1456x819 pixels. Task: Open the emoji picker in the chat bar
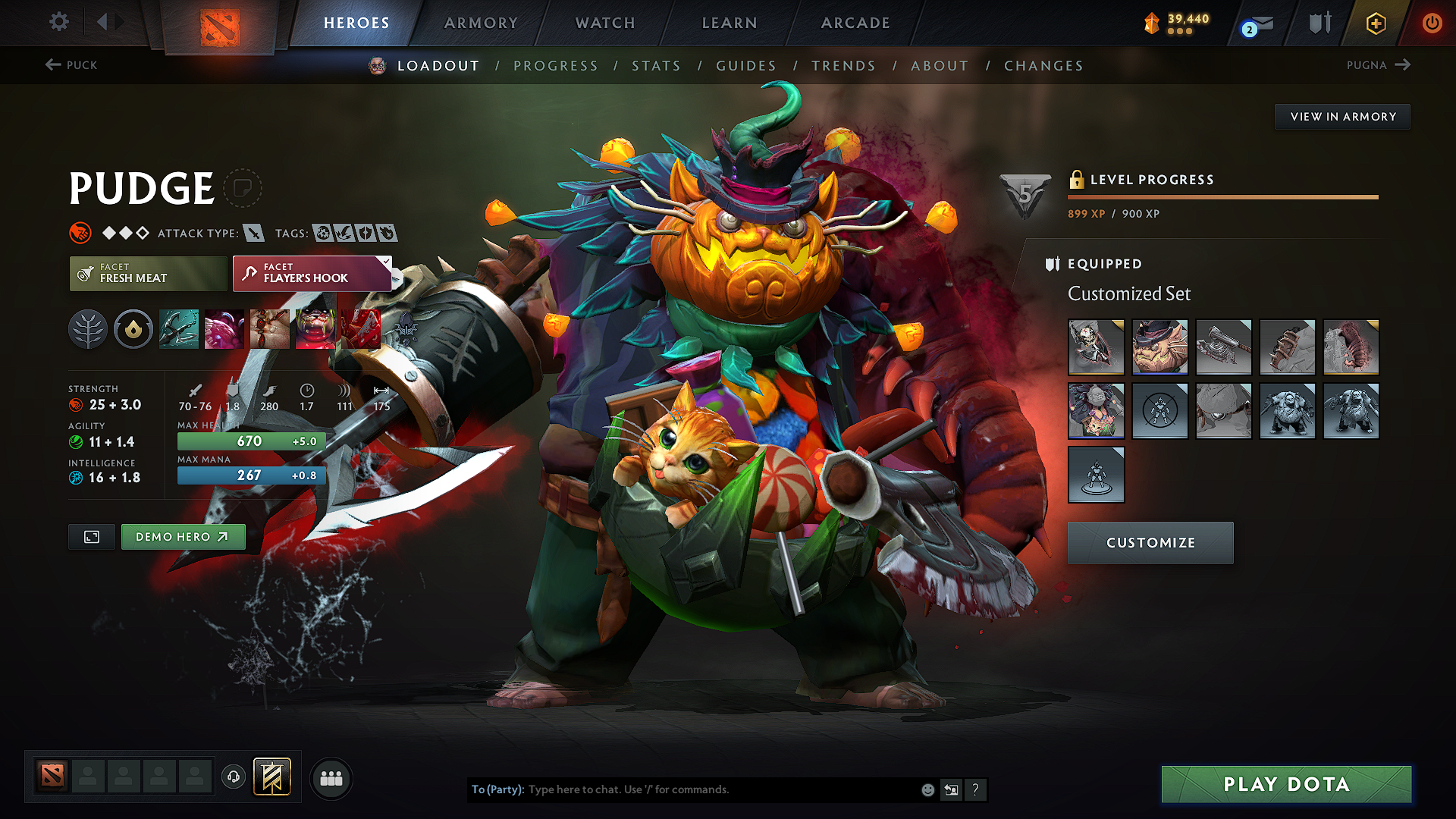(x=927, y=789)
